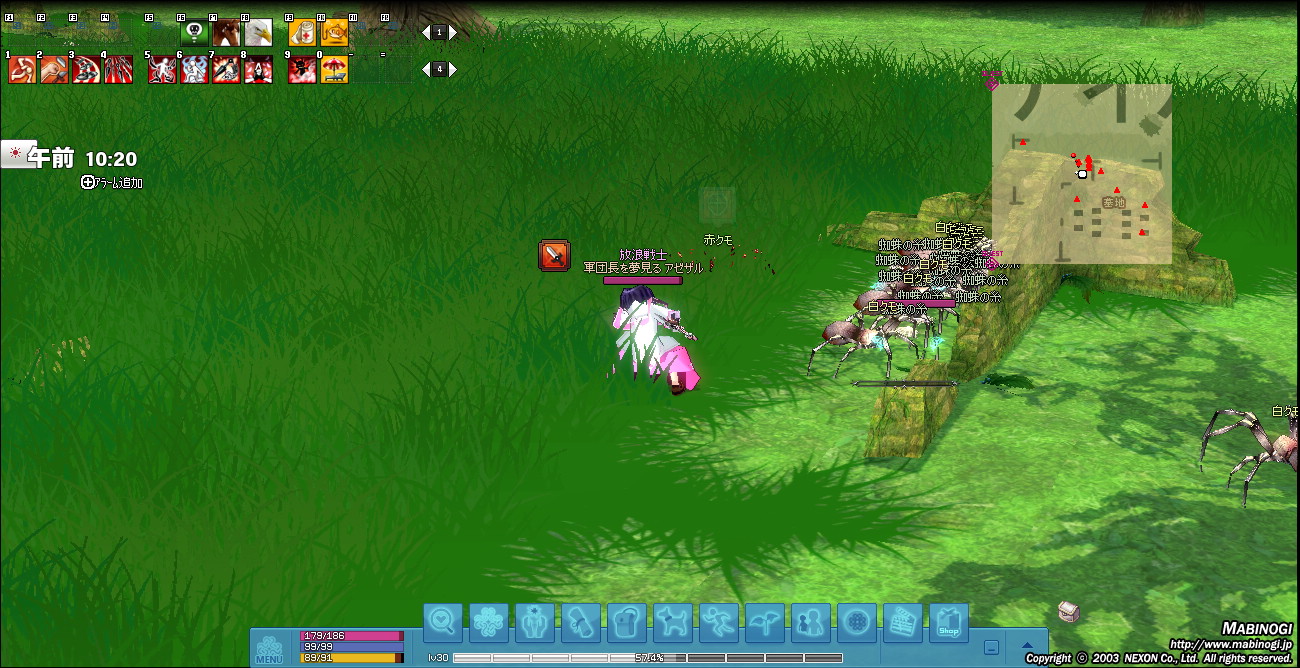Click the minimap
The width and height of the screenshot is (1300, 668).
point(1081,173)
